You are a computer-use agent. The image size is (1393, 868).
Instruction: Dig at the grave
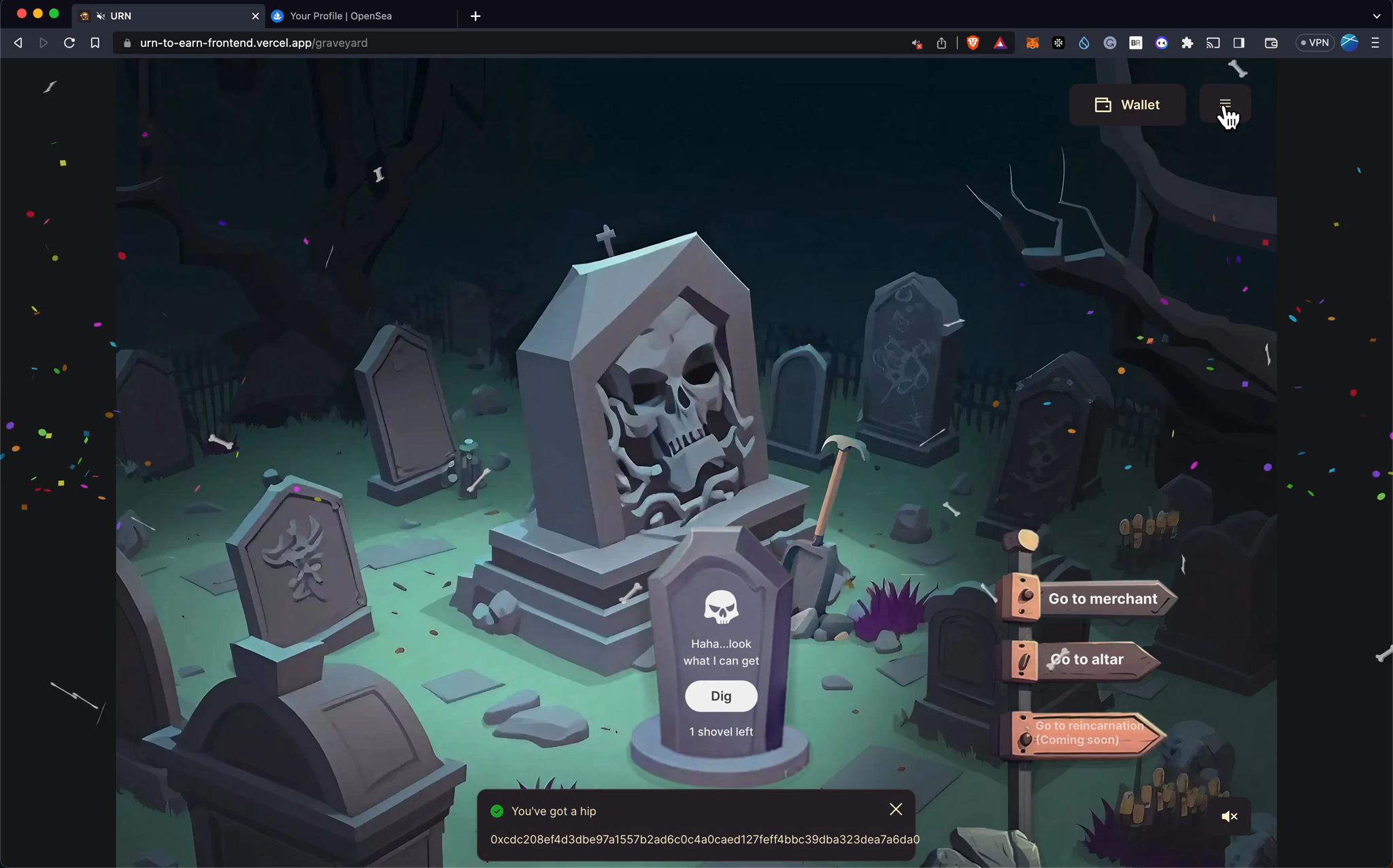[721, 696]
